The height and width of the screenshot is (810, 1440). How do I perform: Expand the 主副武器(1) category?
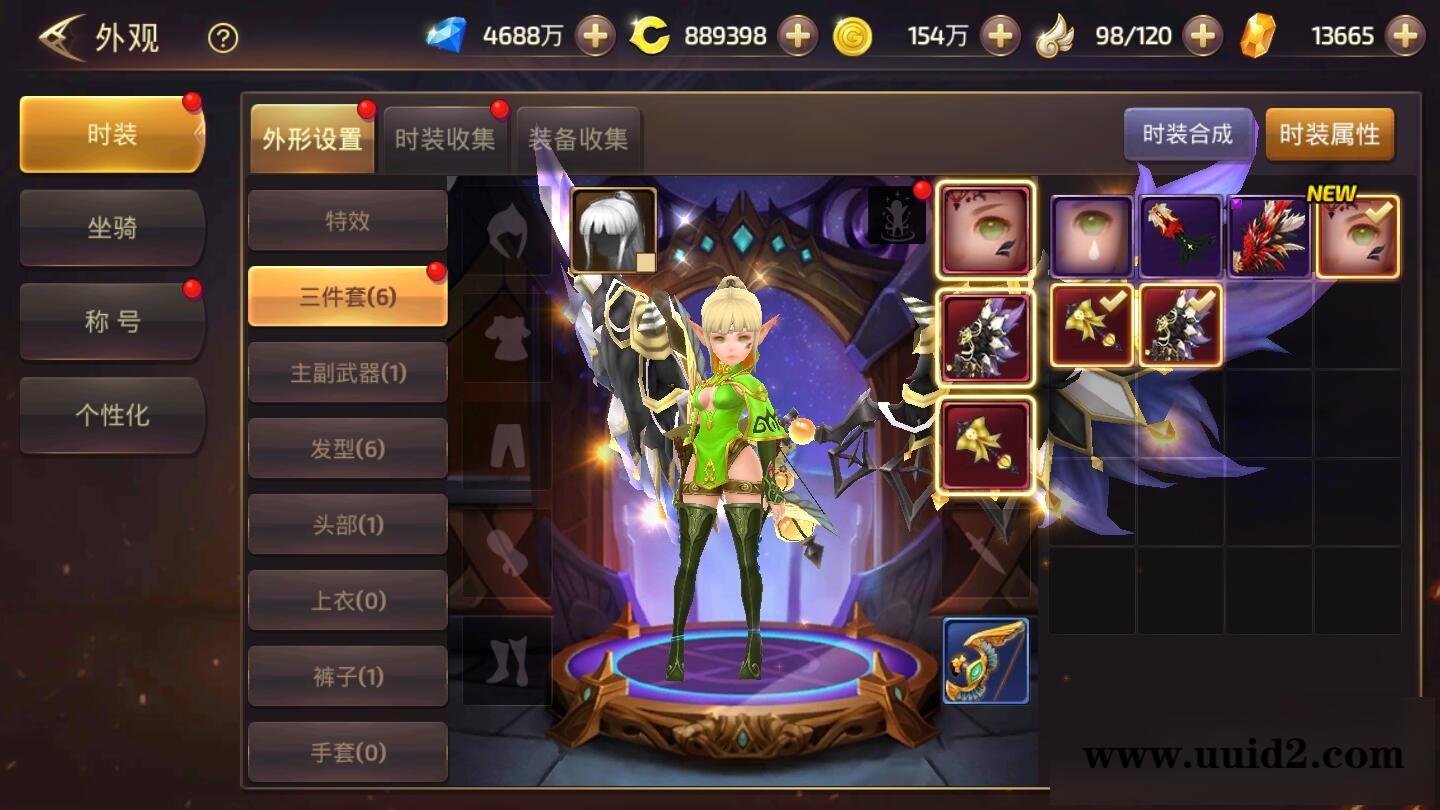pos(347,372)
